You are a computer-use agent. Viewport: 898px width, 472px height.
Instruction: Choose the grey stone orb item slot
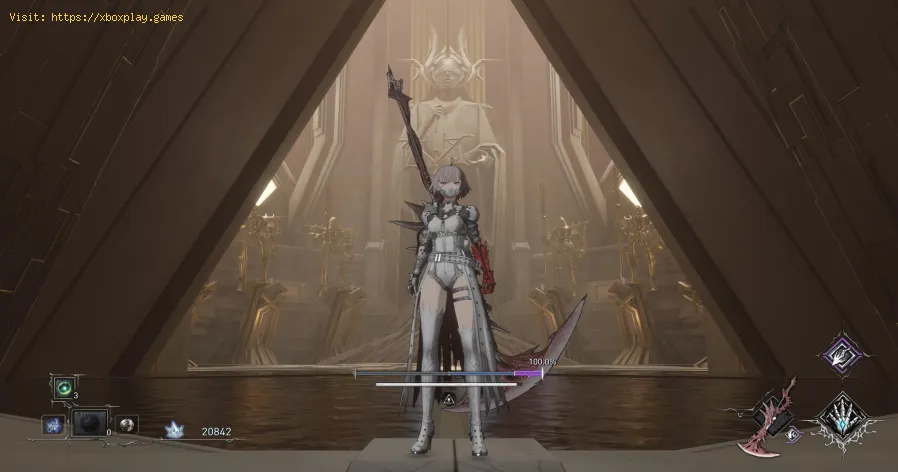[127, 424]
